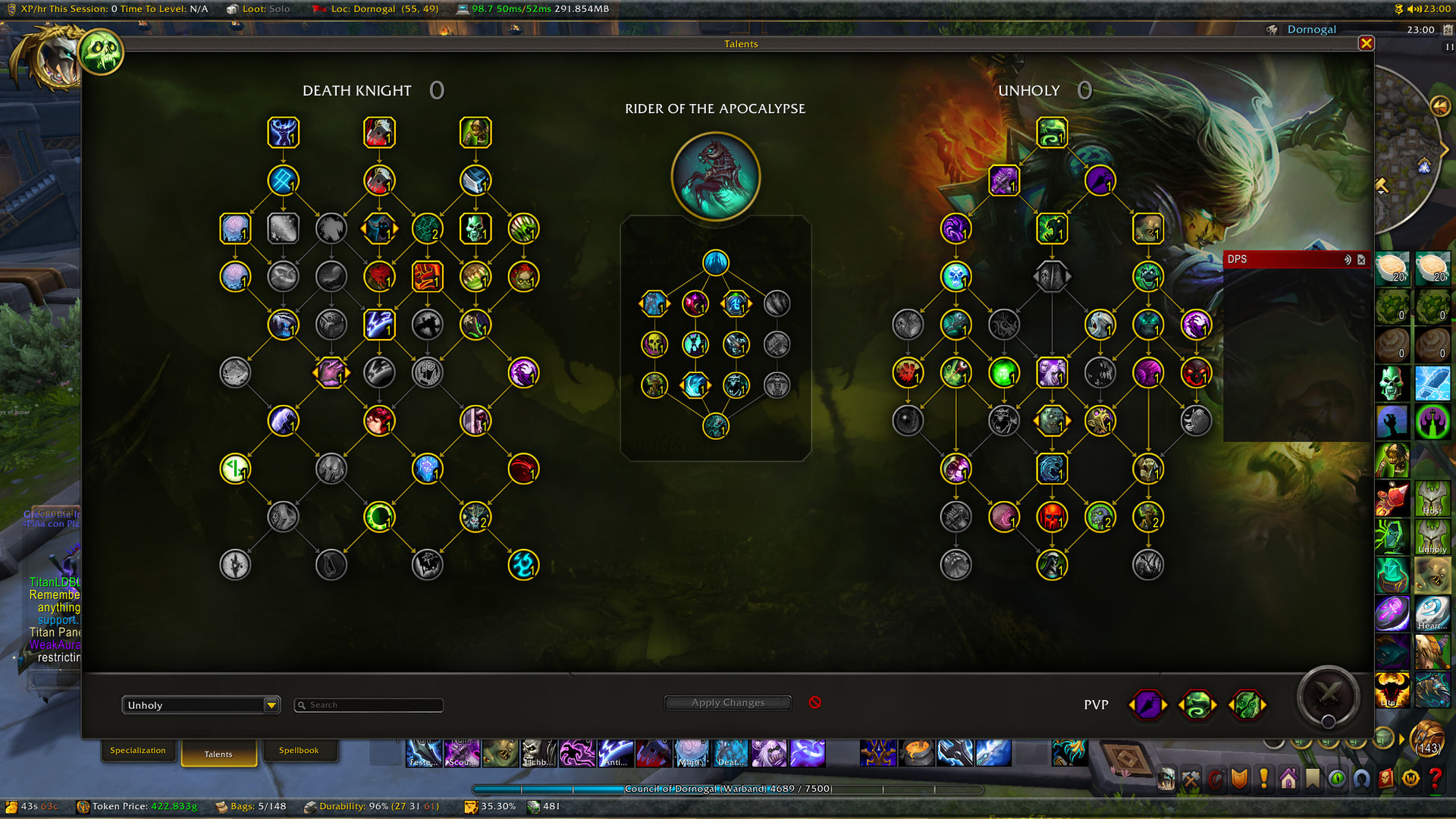Screen dimensions: 1456x819
Task: Click the Rider of the Apocalypse hero talent icon
Action: click(714, 175)
